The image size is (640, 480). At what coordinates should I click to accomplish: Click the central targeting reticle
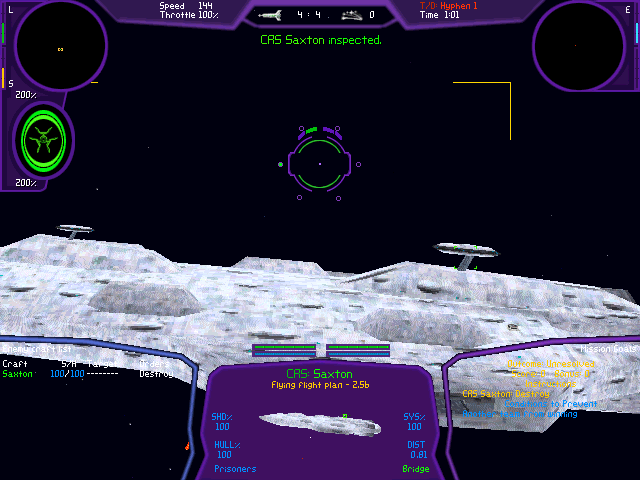[x=320, y=163]
